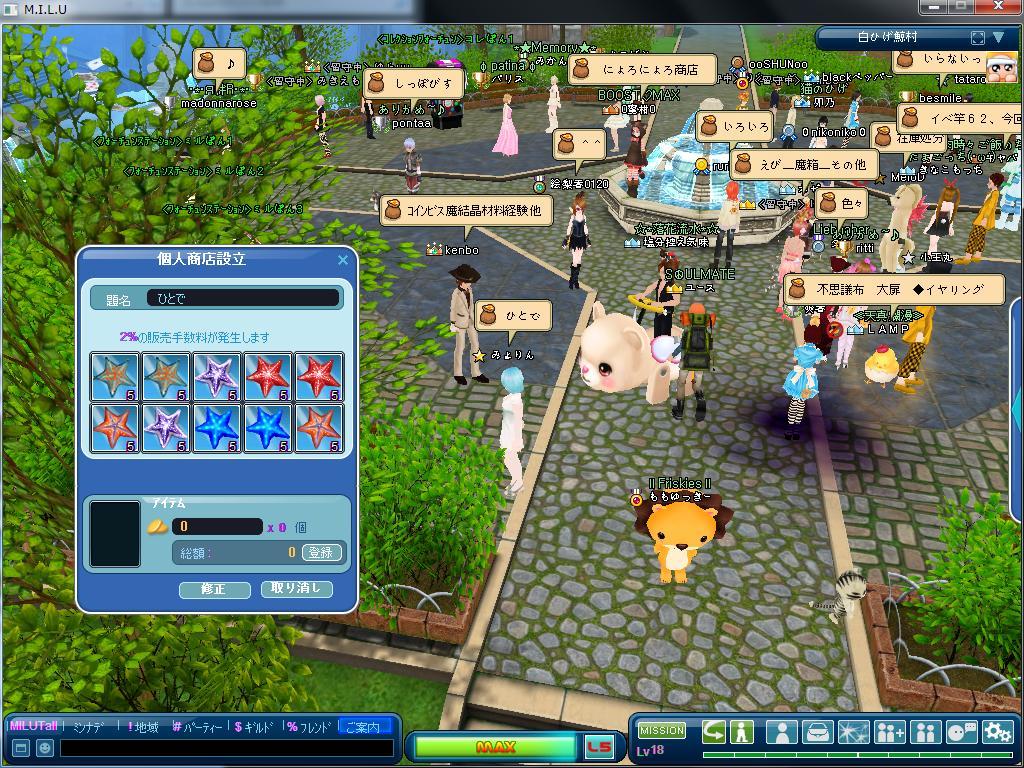Click the 題名 shop title field
The image size is (1024, 768).
pyautogui.click(x=243, y=298)
